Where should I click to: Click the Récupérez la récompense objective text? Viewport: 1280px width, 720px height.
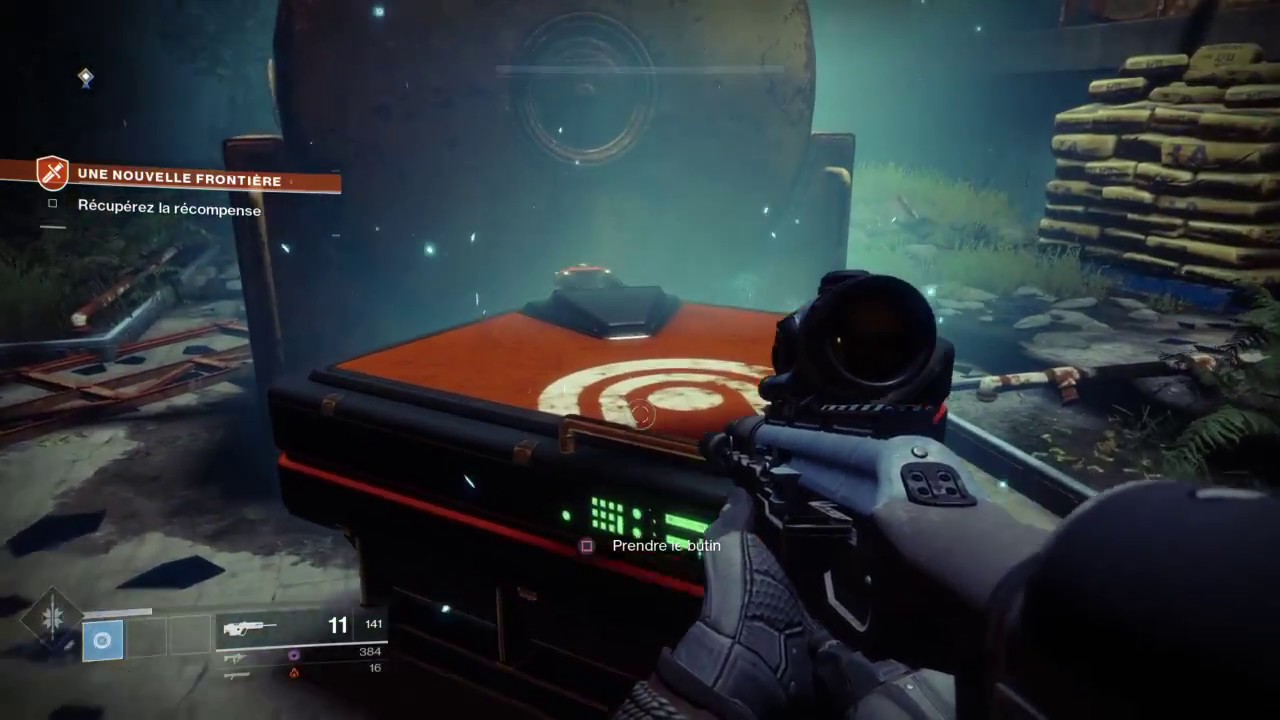[x=169, y=209]
